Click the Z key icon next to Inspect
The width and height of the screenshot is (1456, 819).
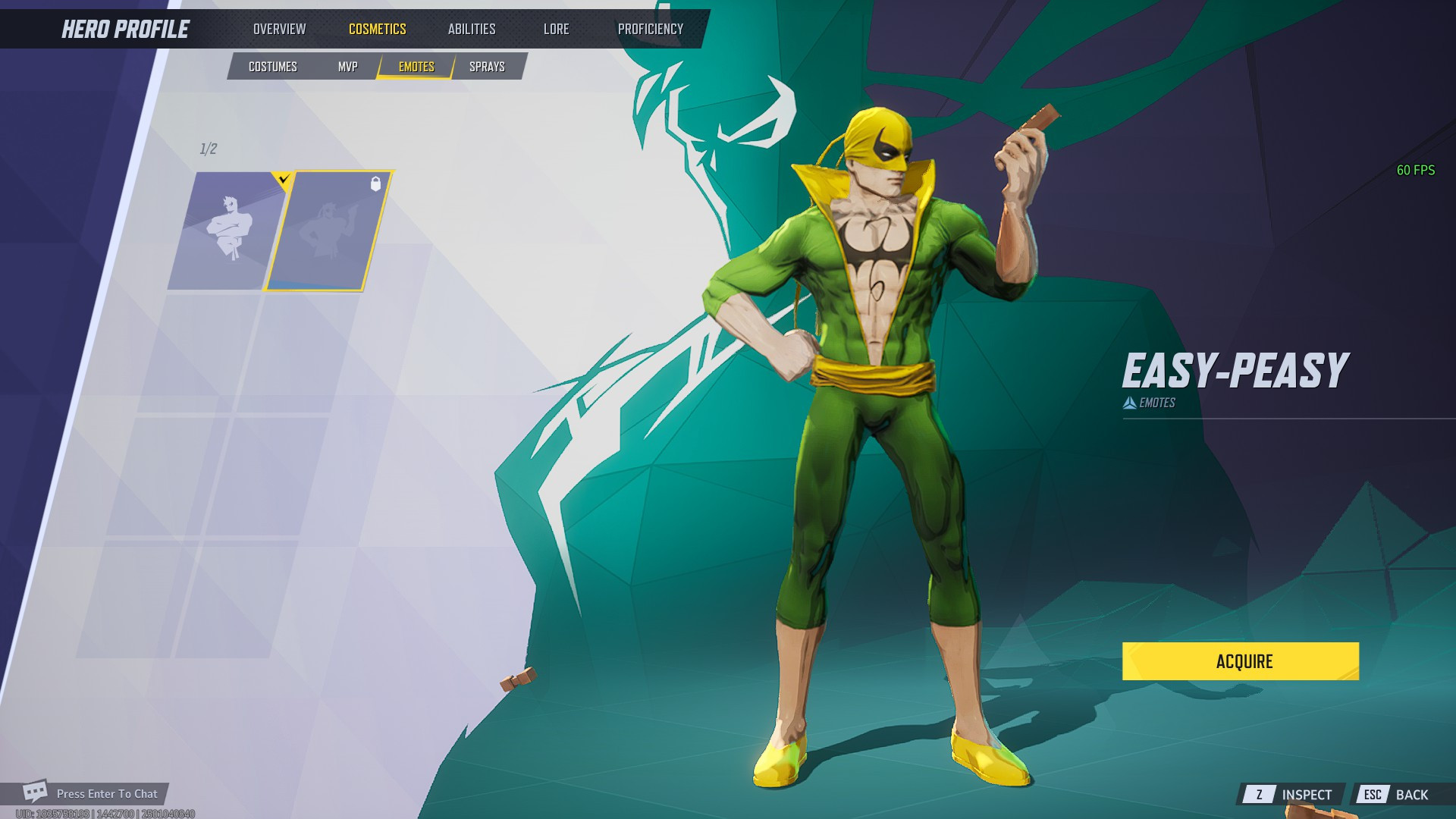1259,795
